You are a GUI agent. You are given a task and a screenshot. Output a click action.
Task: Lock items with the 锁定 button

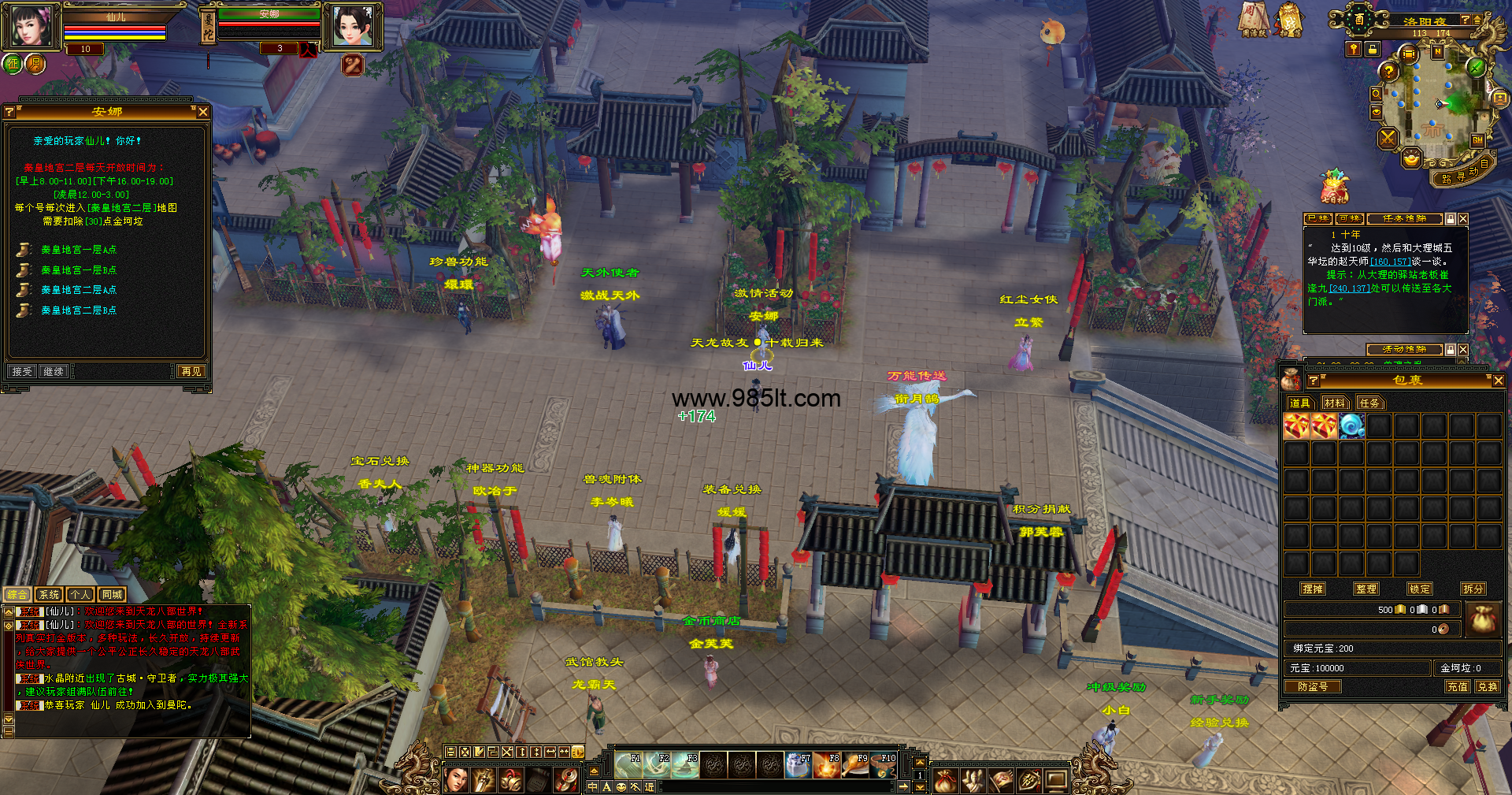(x=1419, y=589)
